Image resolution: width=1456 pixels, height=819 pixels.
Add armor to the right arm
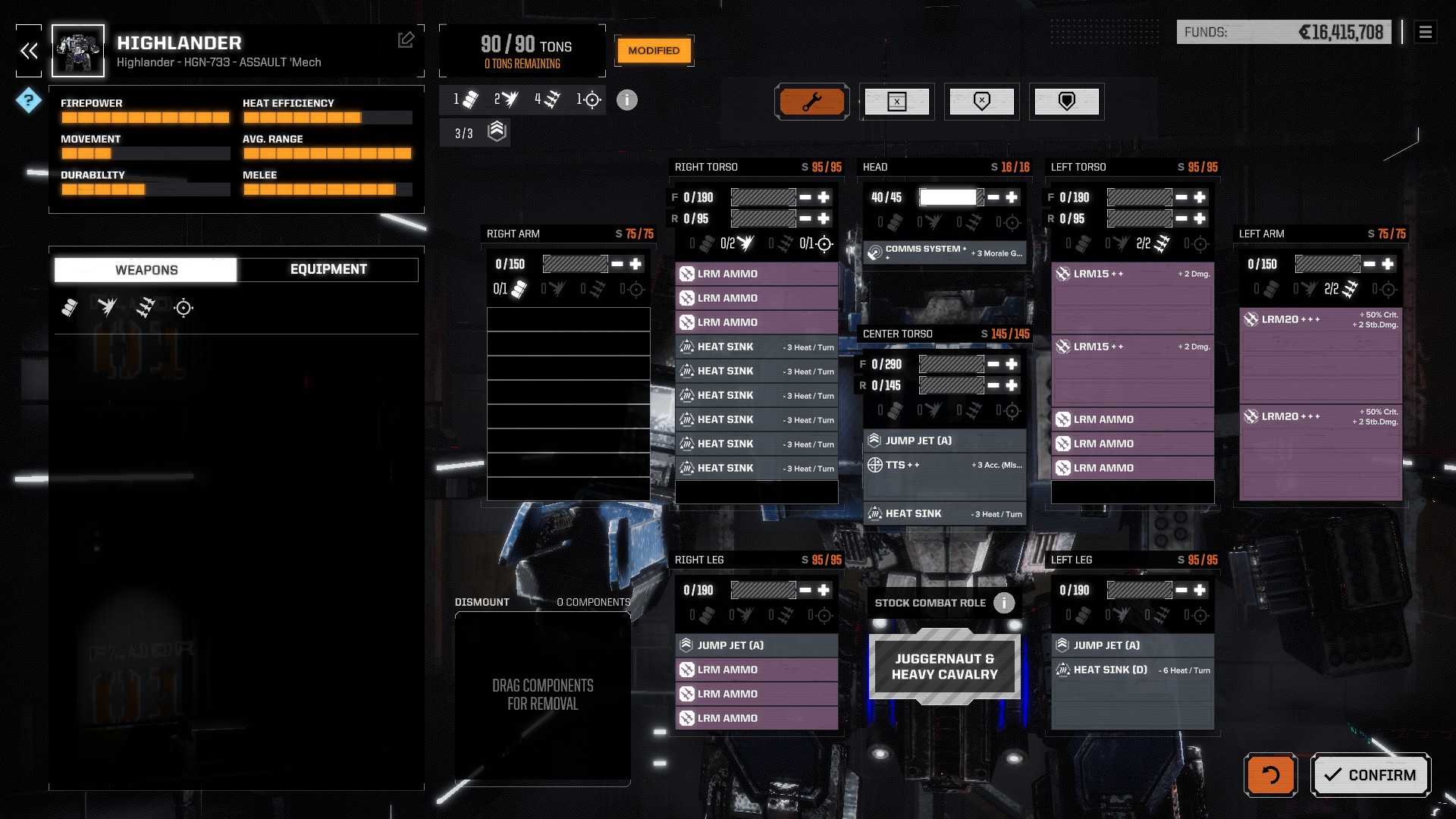(635, 264)
